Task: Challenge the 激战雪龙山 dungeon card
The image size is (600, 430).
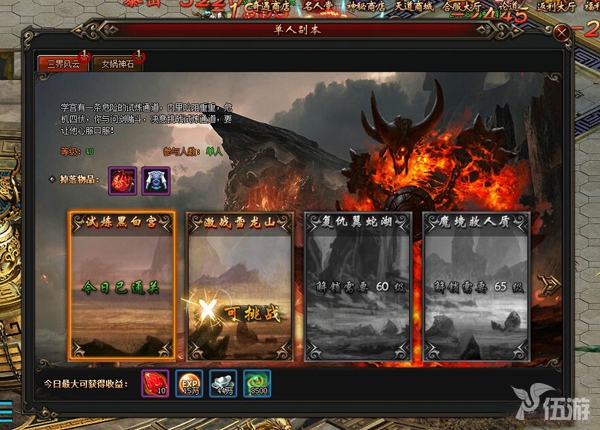Action: point(240,284)
